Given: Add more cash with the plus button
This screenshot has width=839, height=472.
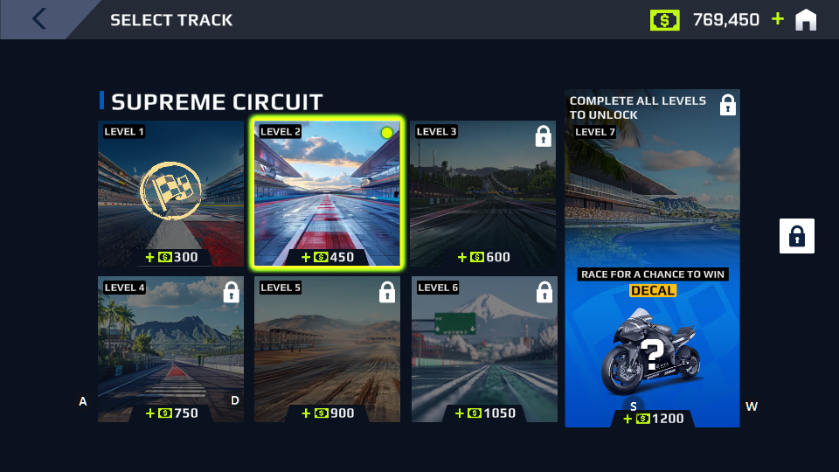Looking at the screenshot, I should coord(778,19).
